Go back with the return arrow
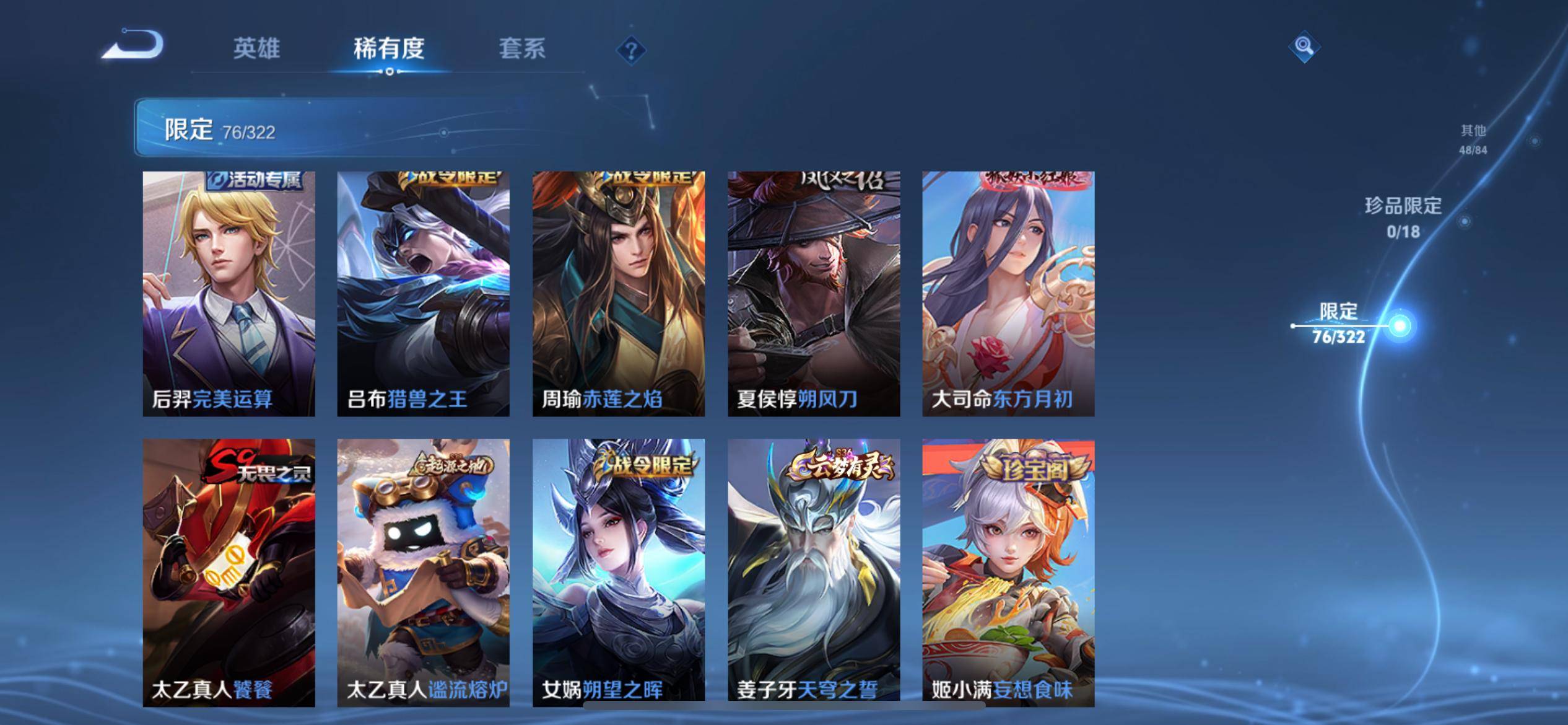 pos(133,46)
